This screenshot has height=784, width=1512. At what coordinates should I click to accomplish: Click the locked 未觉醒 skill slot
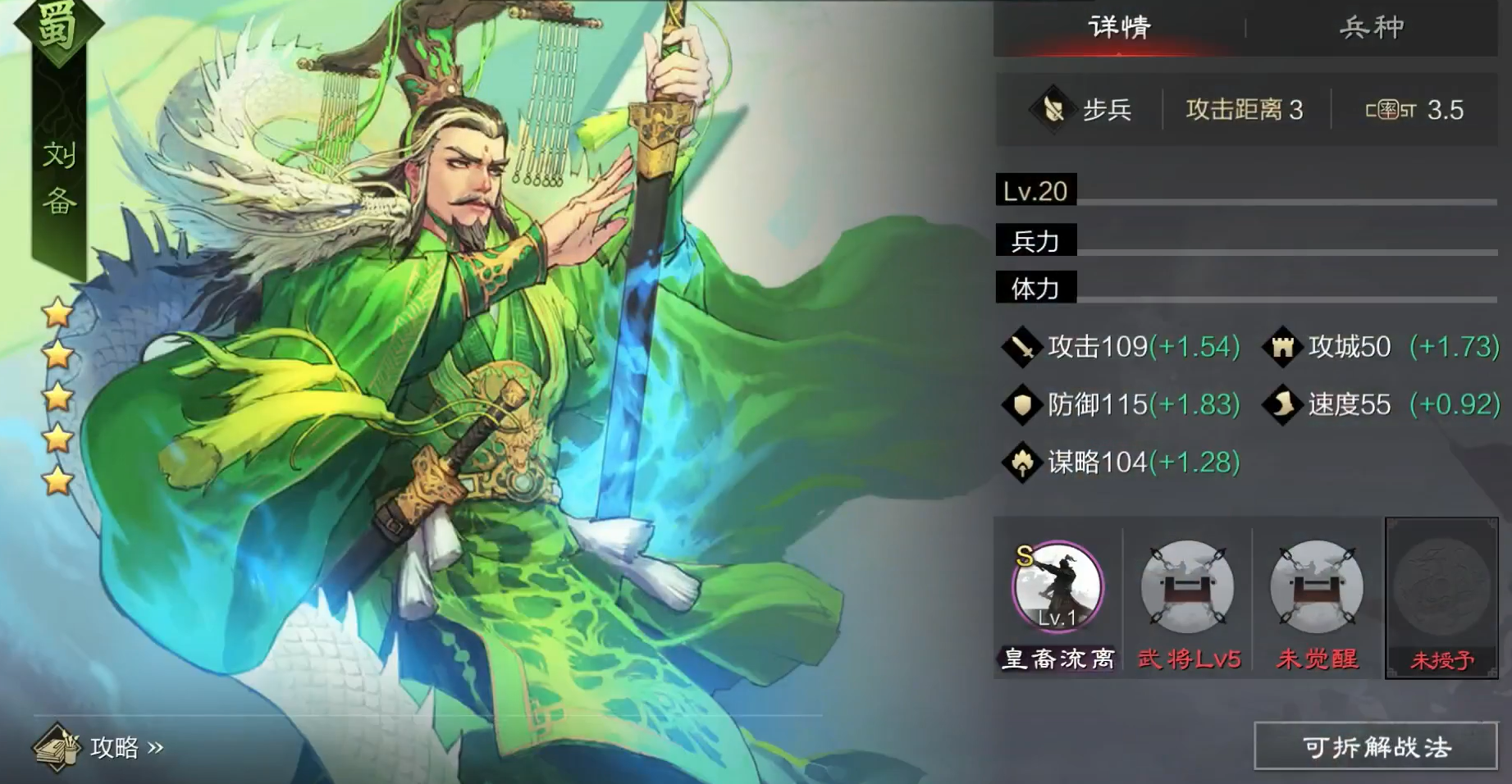tap(1316, 587)
